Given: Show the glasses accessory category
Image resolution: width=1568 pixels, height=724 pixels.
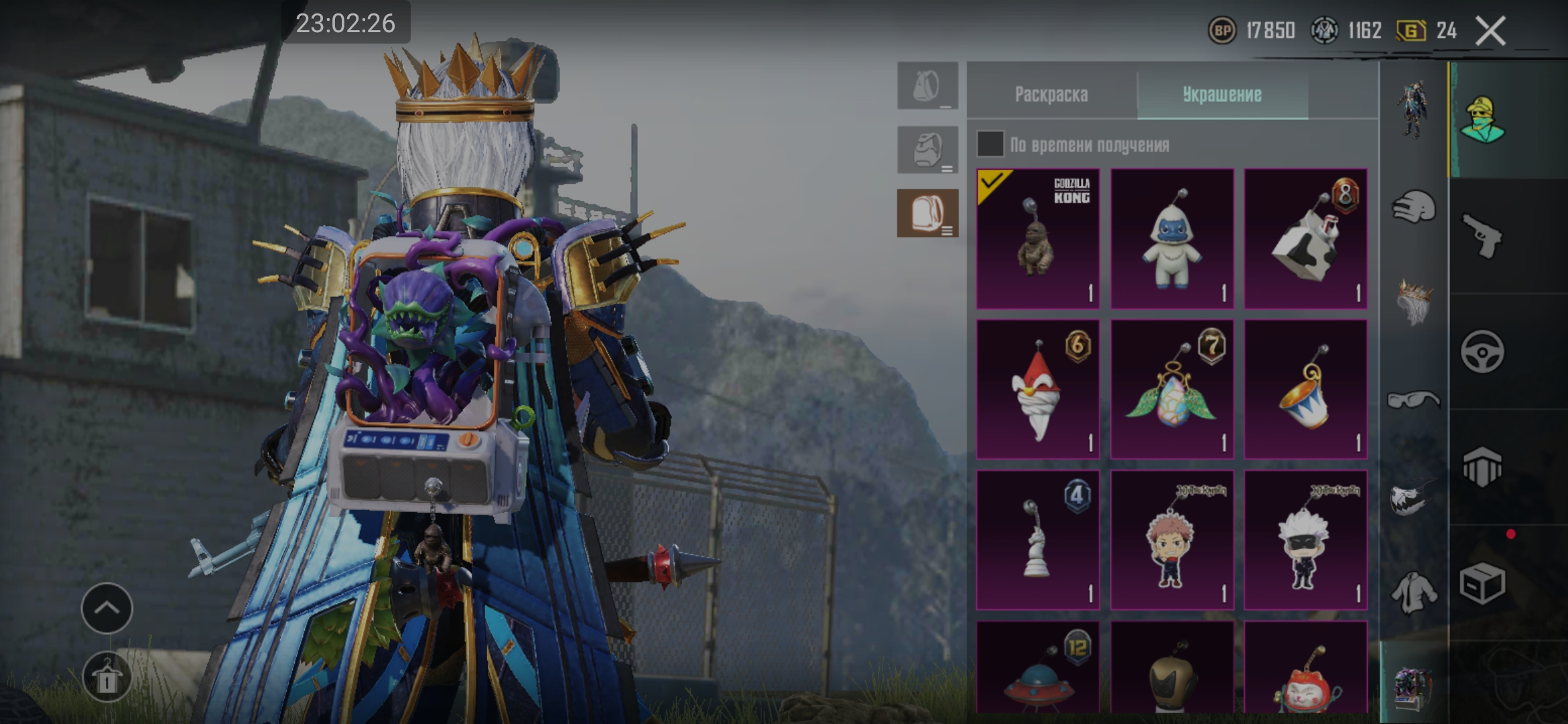Looking at the screenshot, I should 1414,401.
